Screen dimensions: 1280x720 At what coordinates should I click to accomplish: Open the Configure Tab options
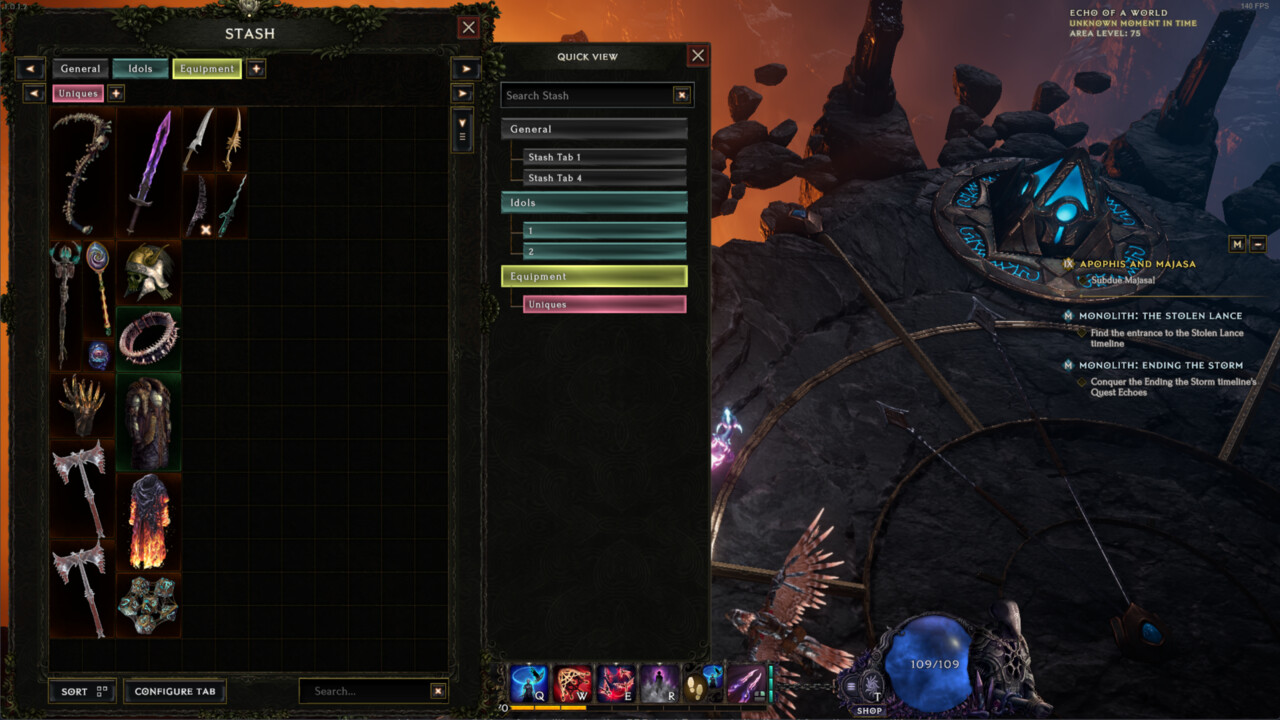pos(175,691)
